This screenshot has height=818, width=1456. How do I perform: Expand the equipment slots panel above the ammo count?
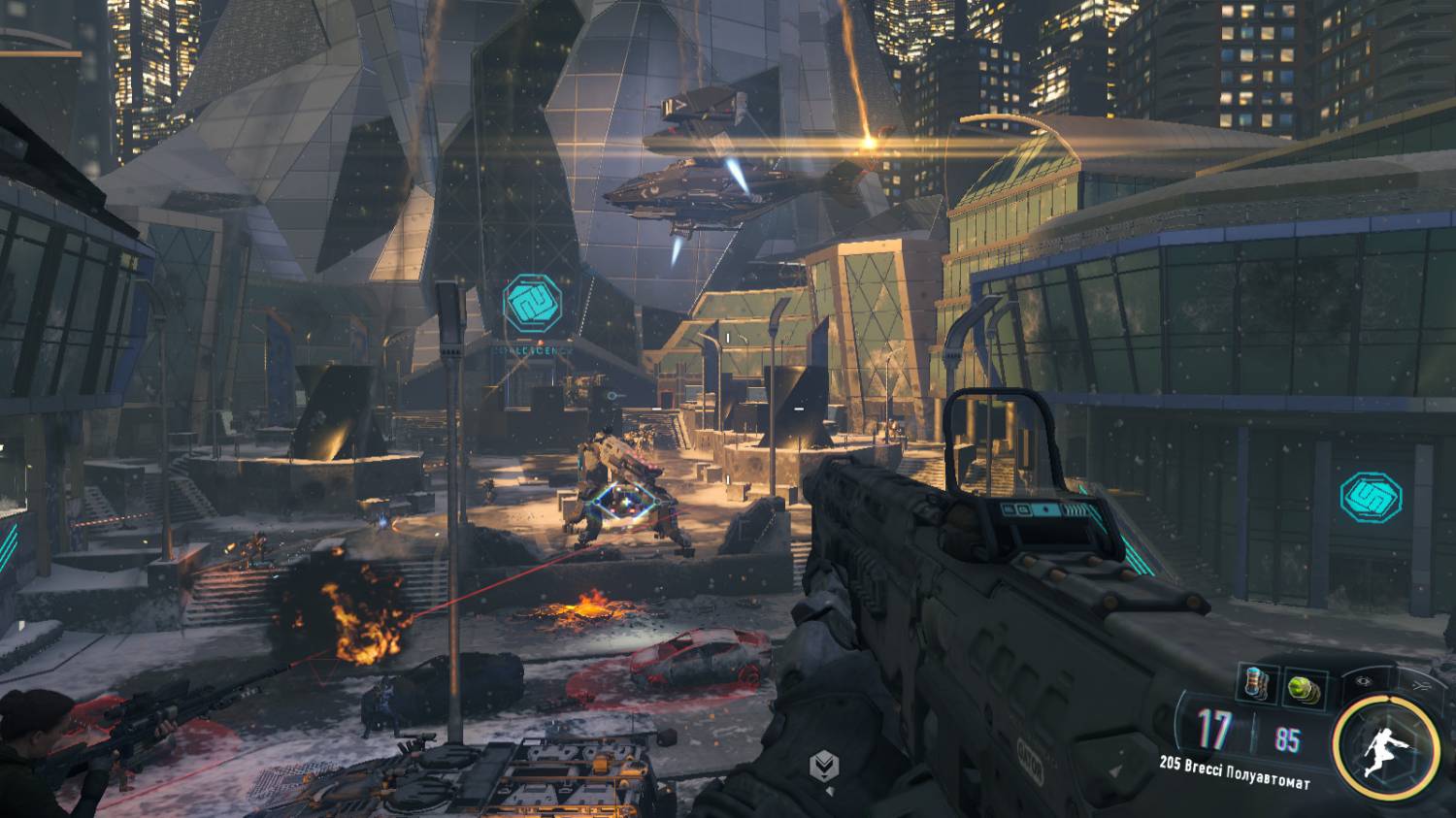pos(1281,684)
